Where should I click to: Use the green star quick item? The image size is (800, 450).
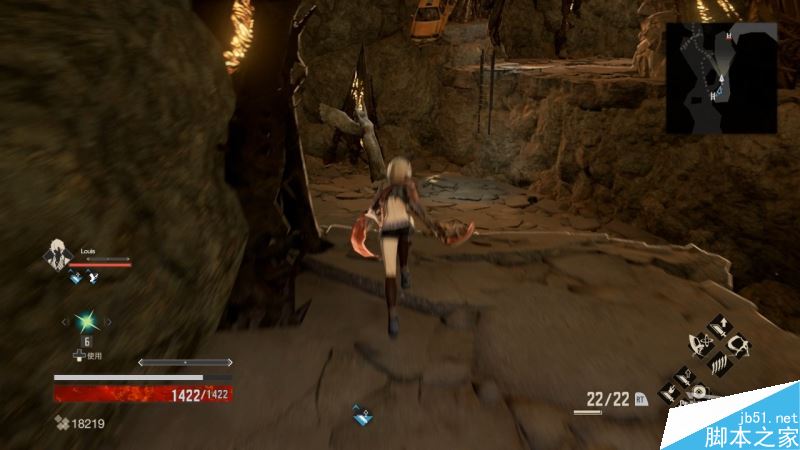87,321
